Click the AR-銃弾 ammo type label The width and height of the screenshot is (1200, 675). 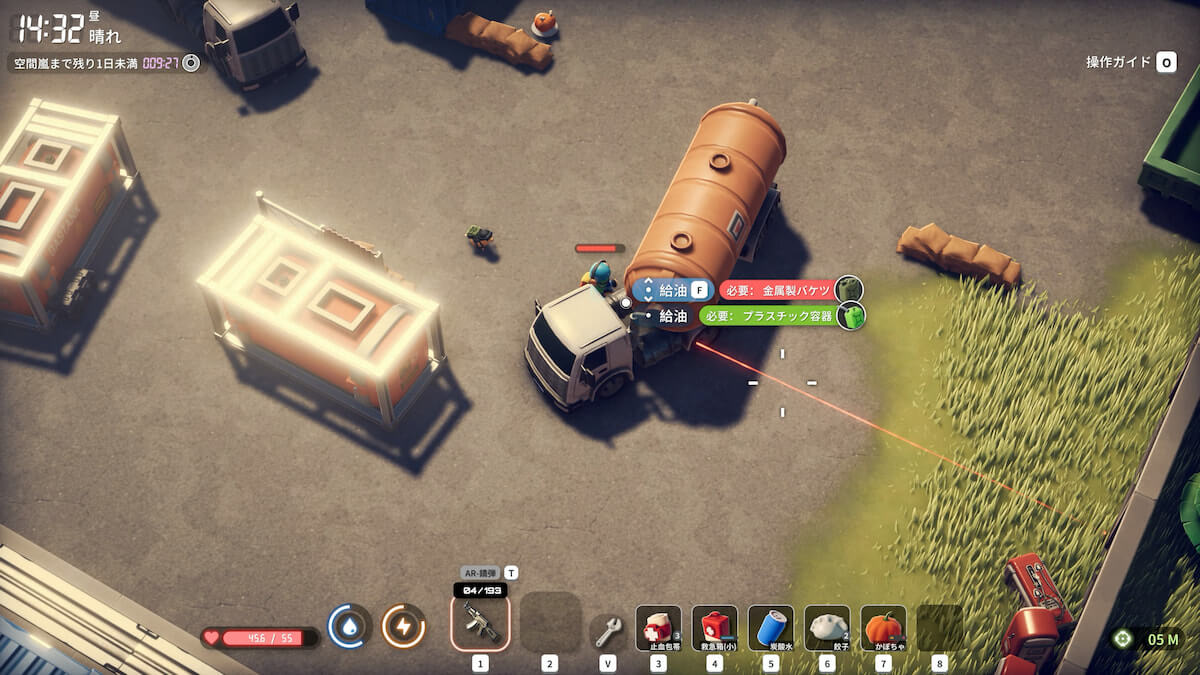coord(480,573)
